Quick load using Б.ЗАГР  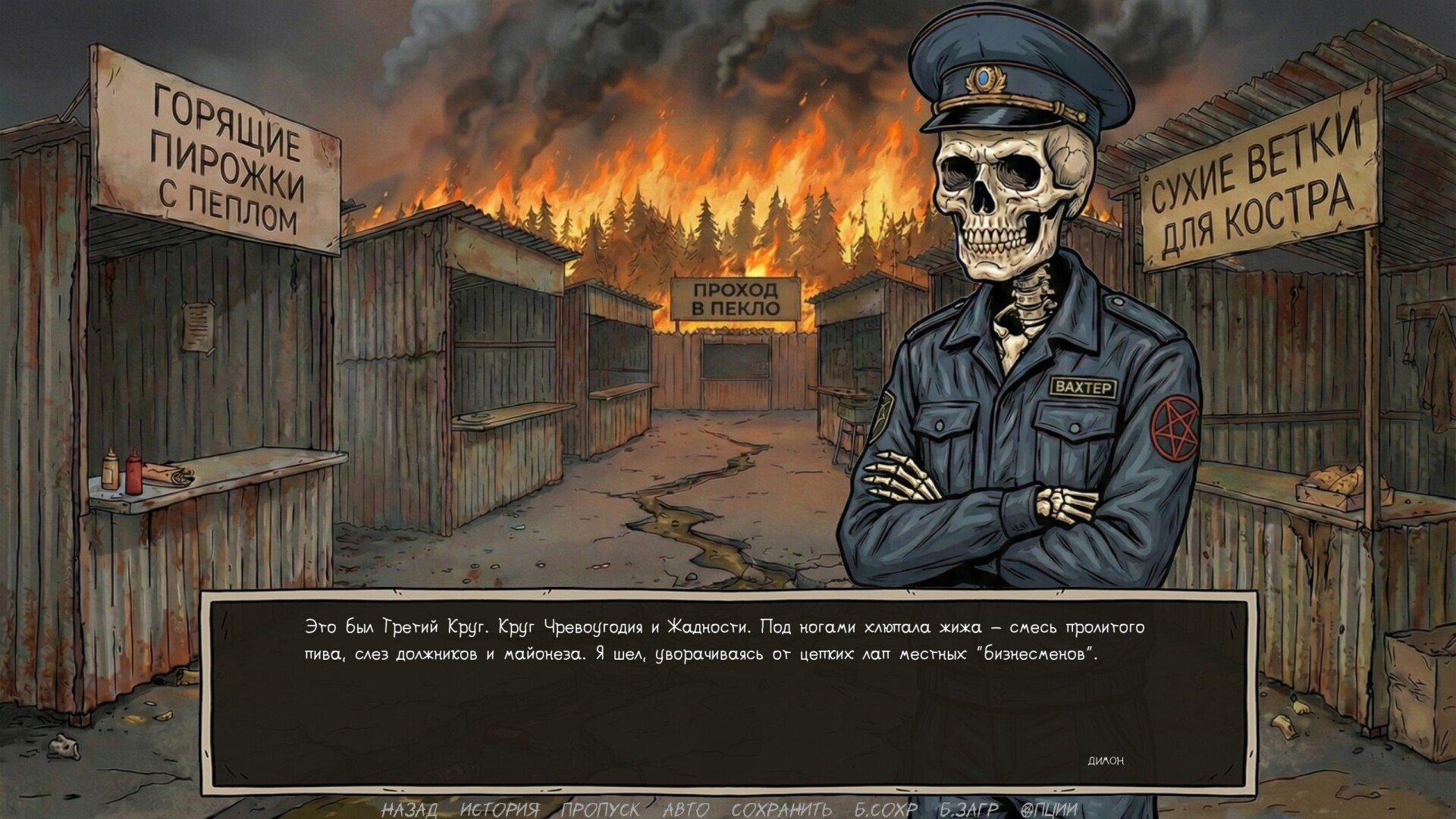pos(967,808)
